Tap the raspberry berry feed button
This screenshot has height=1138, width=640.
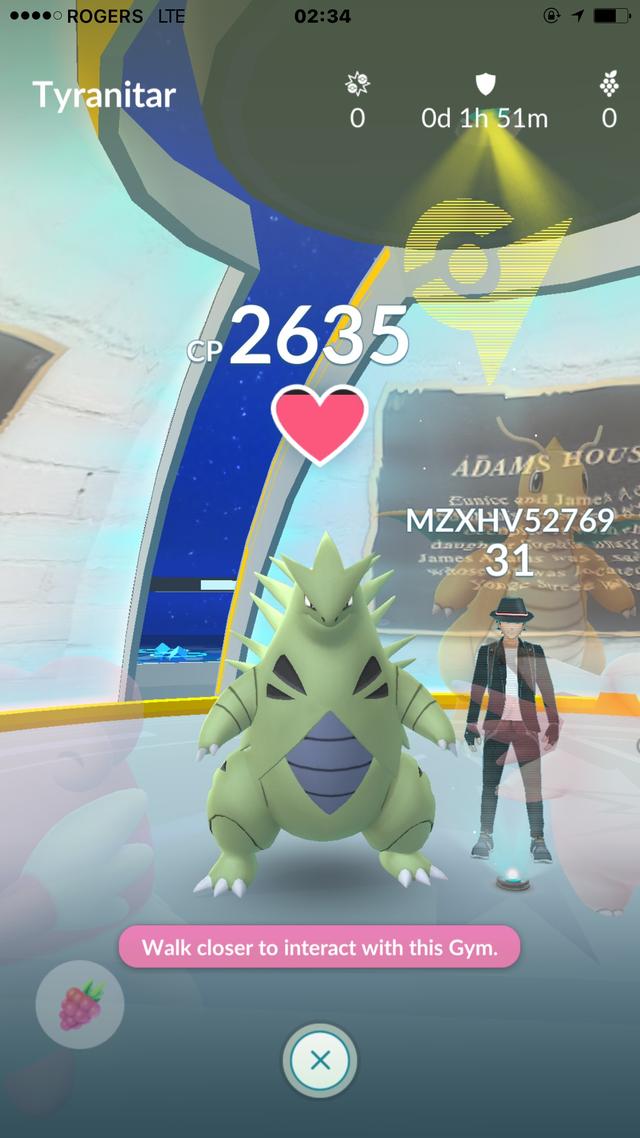[x=80, y=1005]
